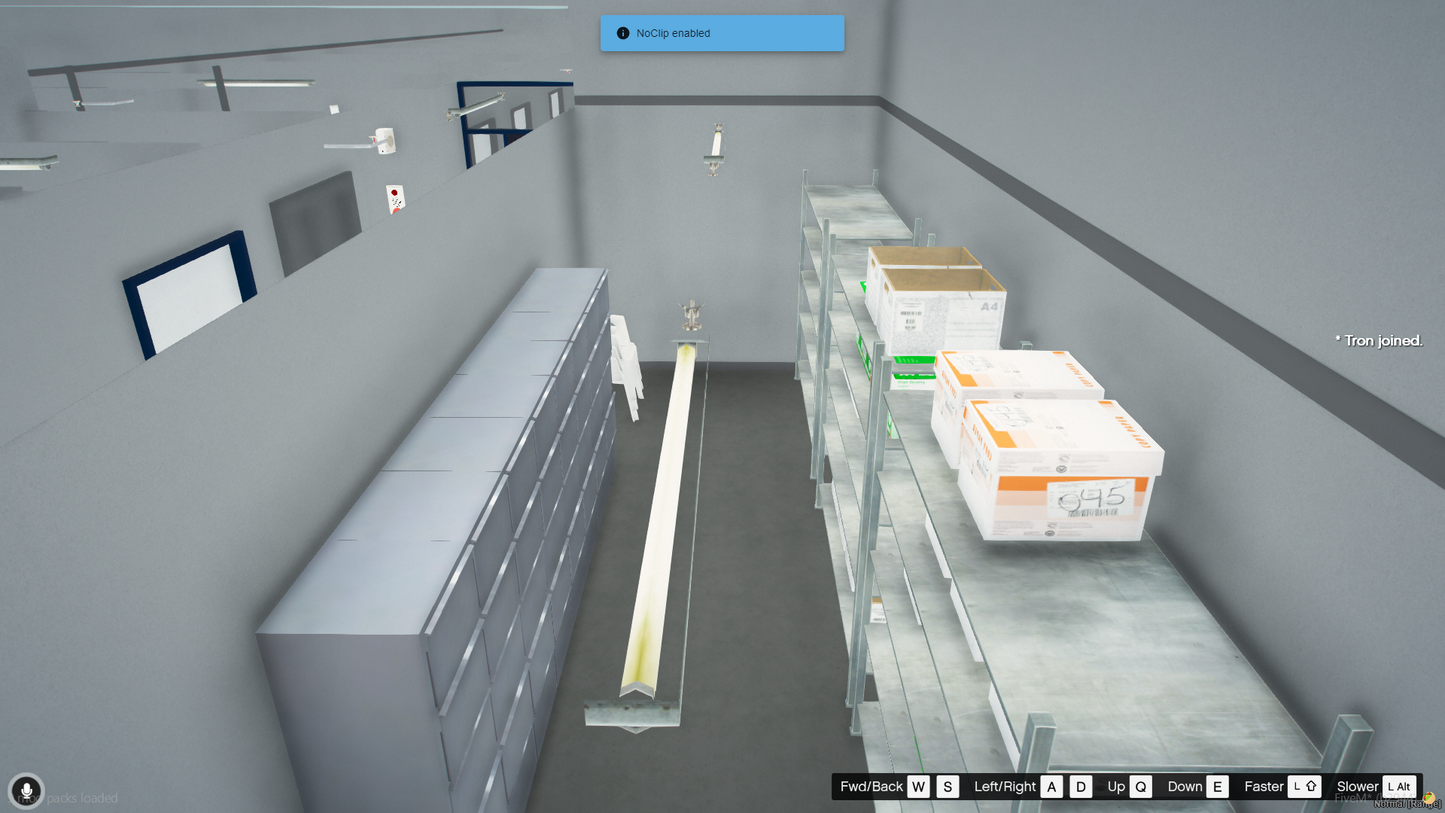
Task: Click the taco icon beside Normal [Range]
Action: point(1429,798)
